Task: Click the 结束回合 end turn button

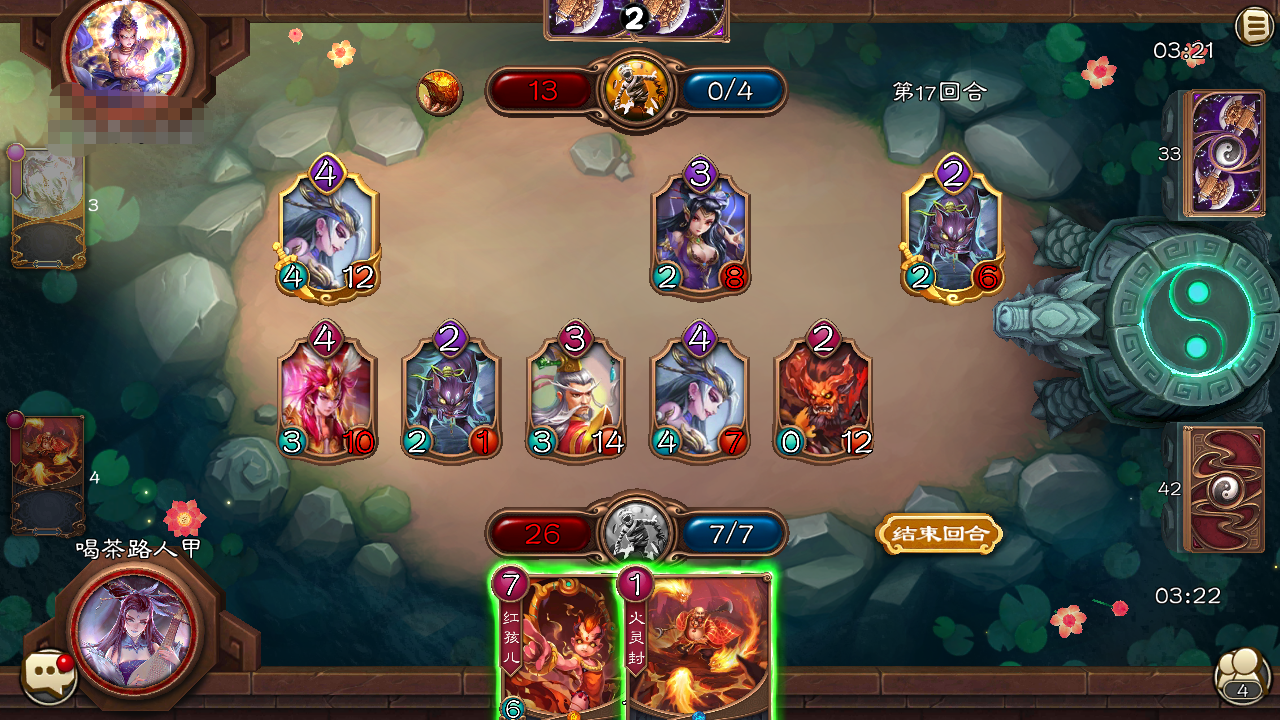Action: (938, 533)
